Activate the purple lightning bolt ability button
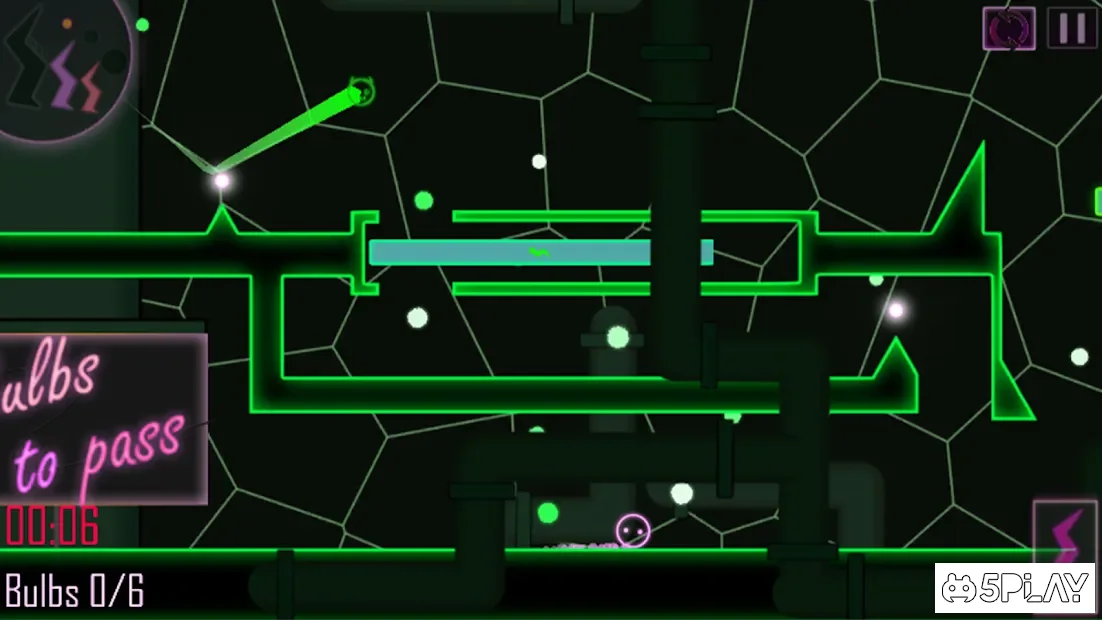Viewport: 1102px width, 620px height. (x=1065, y=533)
